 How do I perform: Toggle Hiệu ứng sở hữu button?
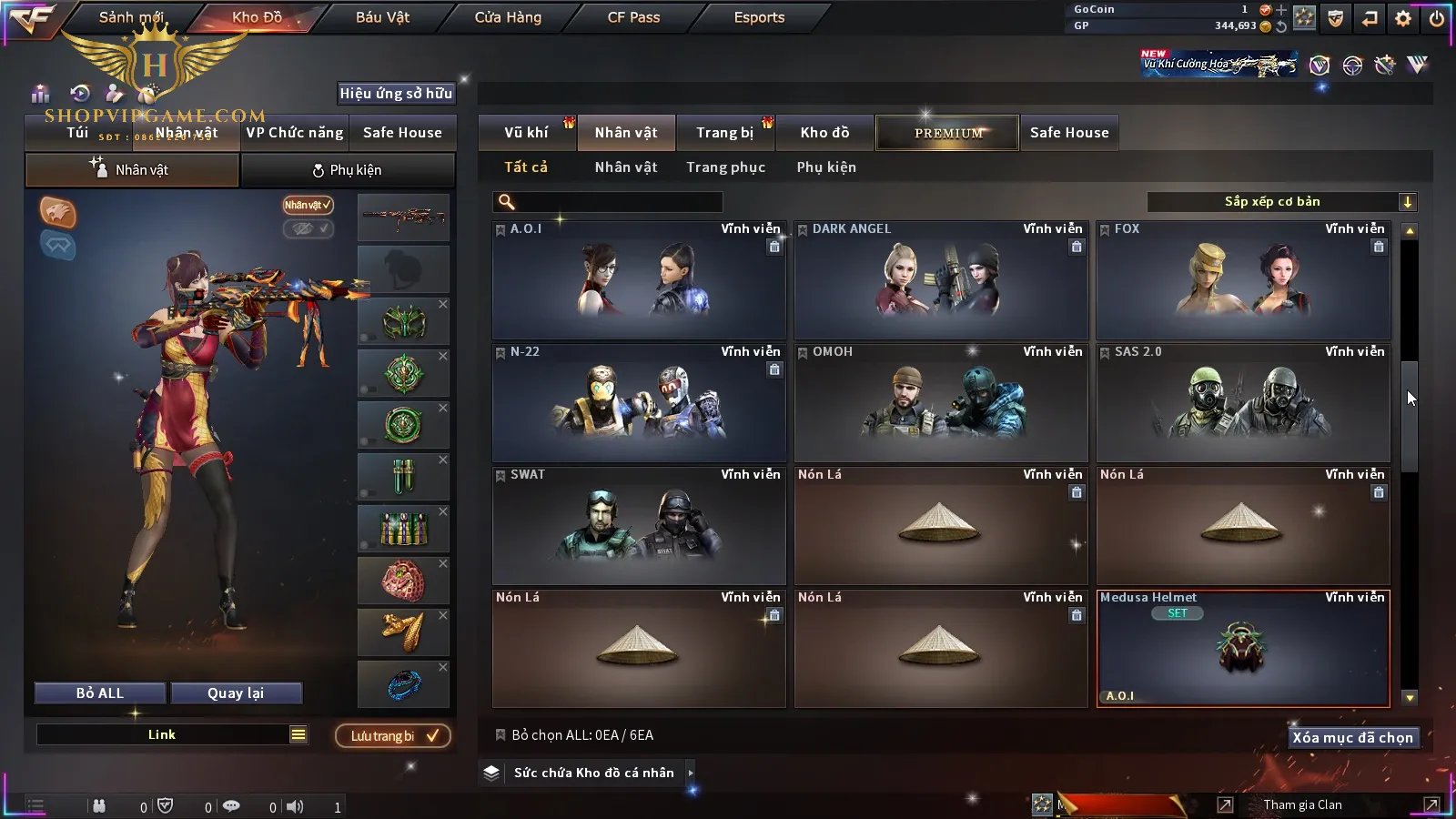(396, 93)
